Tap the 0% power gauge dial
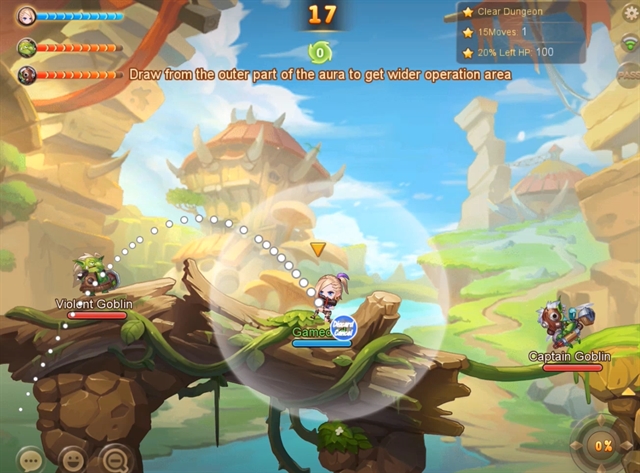The height and width of the screenshot is (473, 640). [x=603, y=445]
